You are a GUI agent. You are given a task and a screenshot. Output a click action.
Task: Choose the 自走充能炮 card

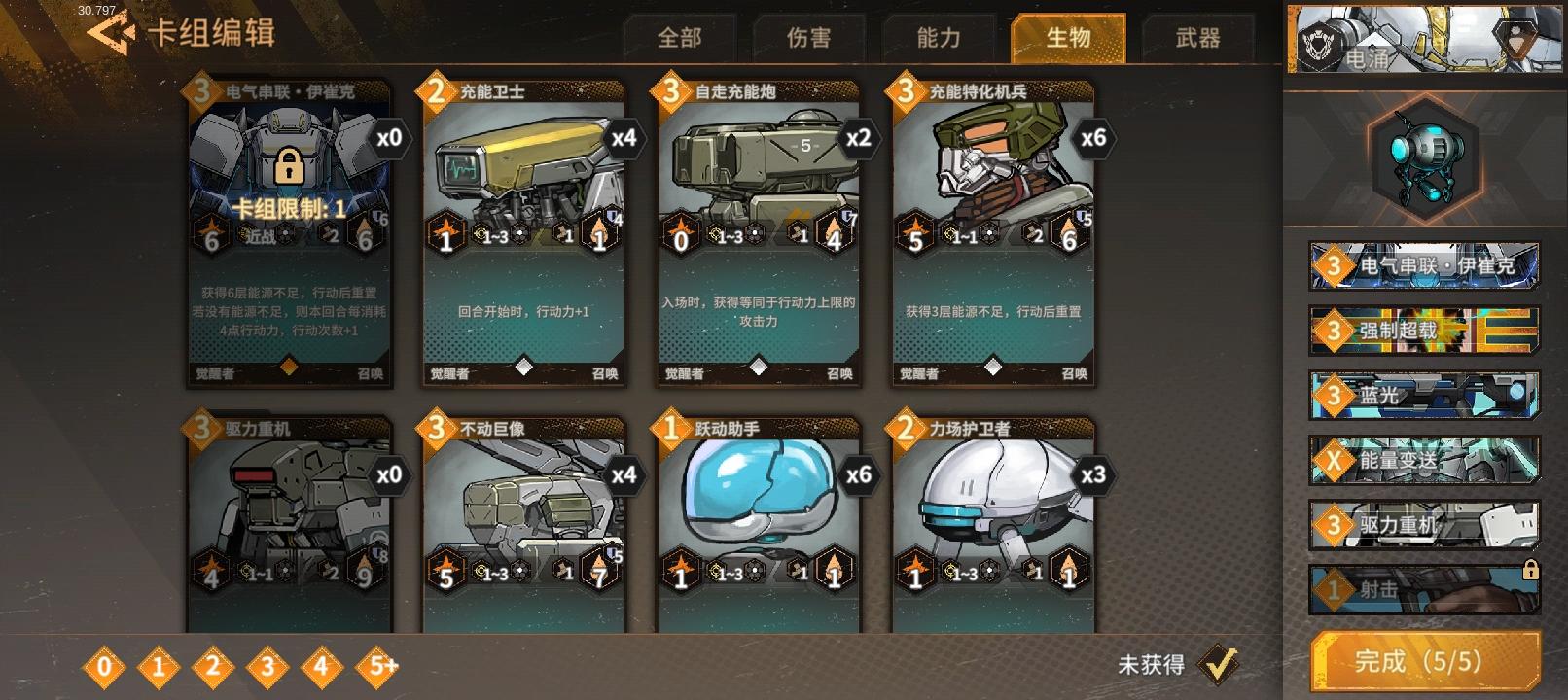click(x=759, y=233)
